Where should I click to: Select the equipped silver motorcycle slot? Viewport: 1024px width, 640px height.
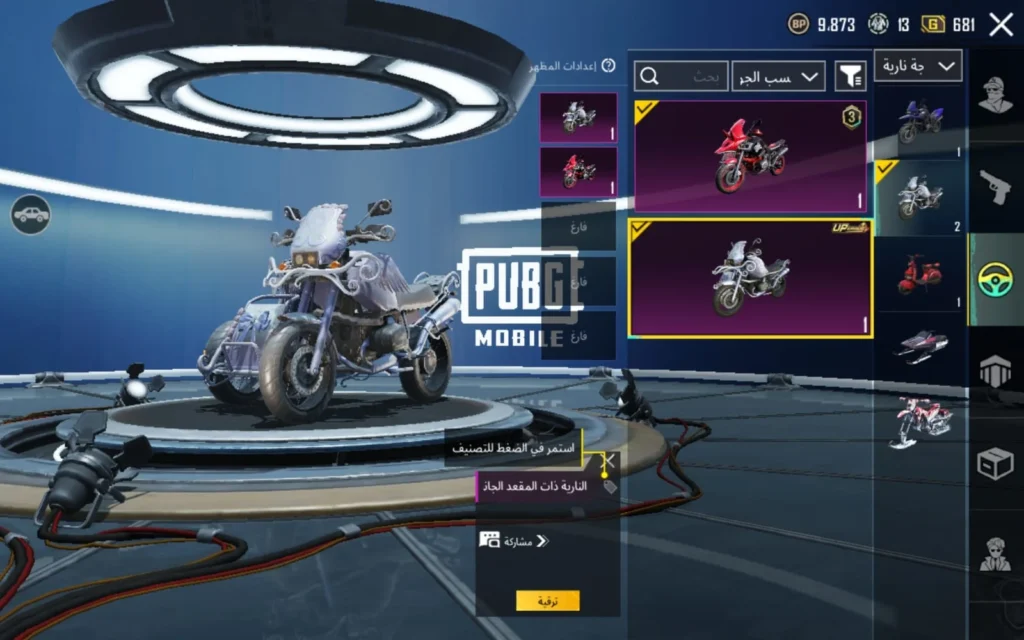click(578, 118)
